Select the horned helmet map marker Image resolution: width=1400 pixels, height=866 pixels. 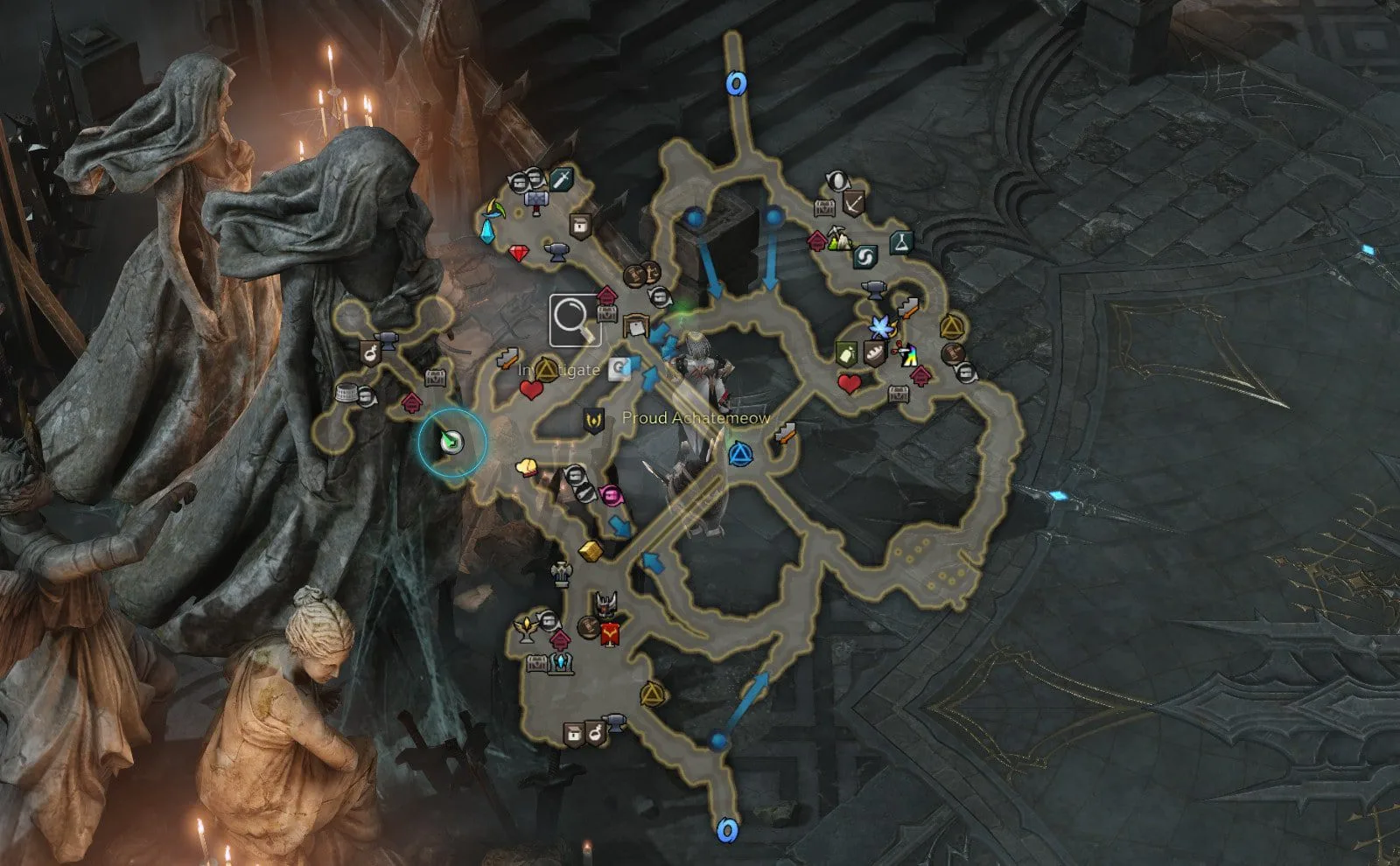(605, 604)
